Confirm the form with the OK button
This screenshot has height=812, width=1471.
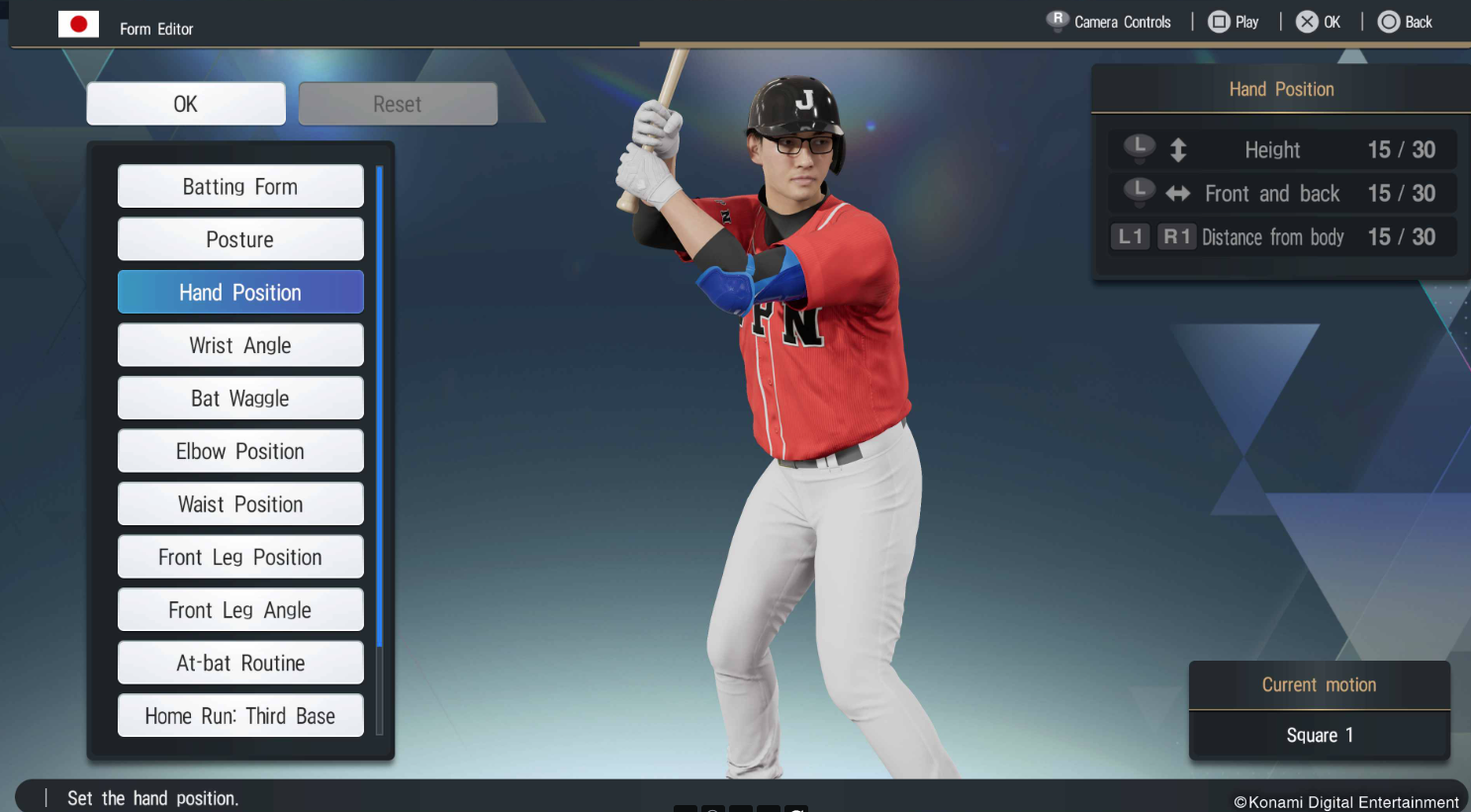tap(186, 104)
